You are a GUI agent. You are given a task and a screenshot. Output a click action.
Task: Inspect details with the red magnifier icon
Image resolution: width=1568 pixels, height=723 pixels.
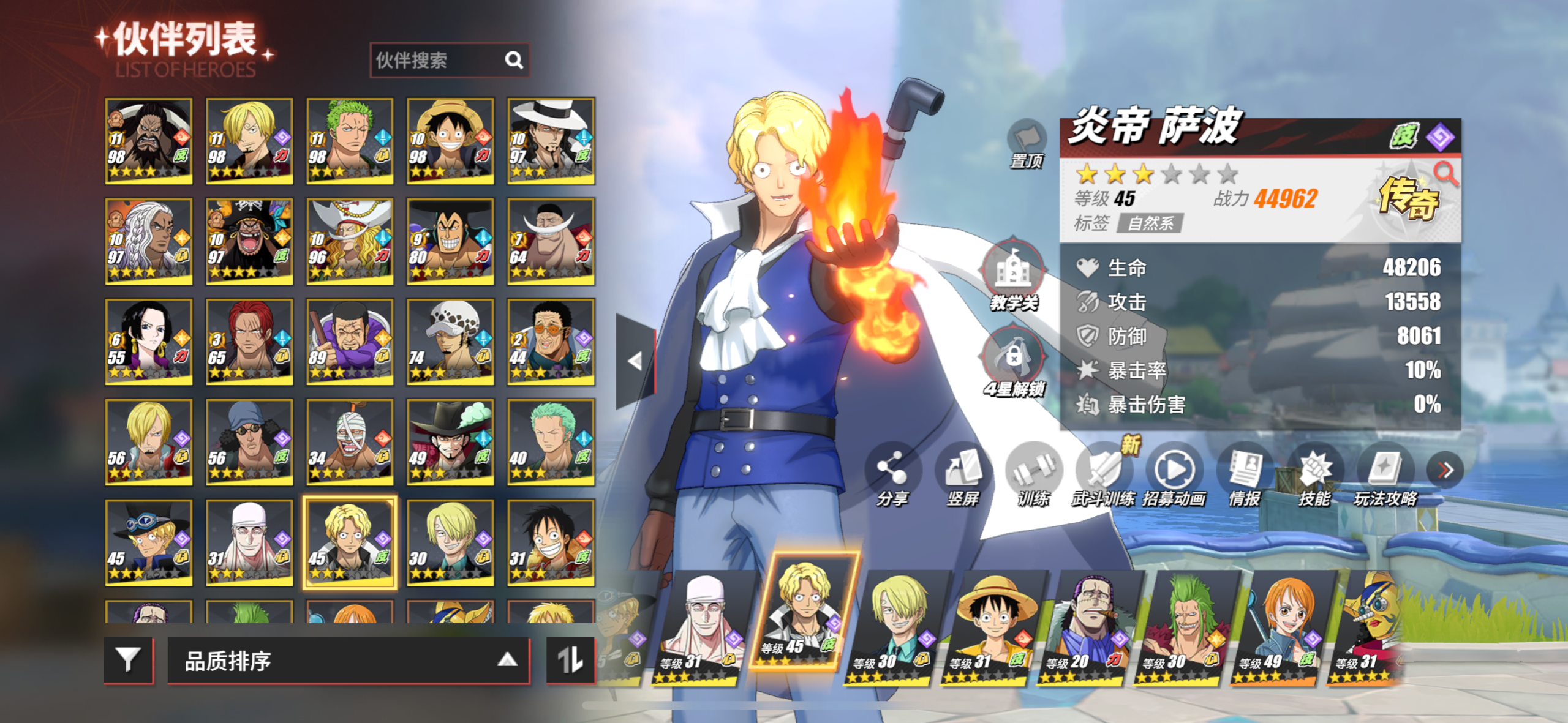(1445, 173)
